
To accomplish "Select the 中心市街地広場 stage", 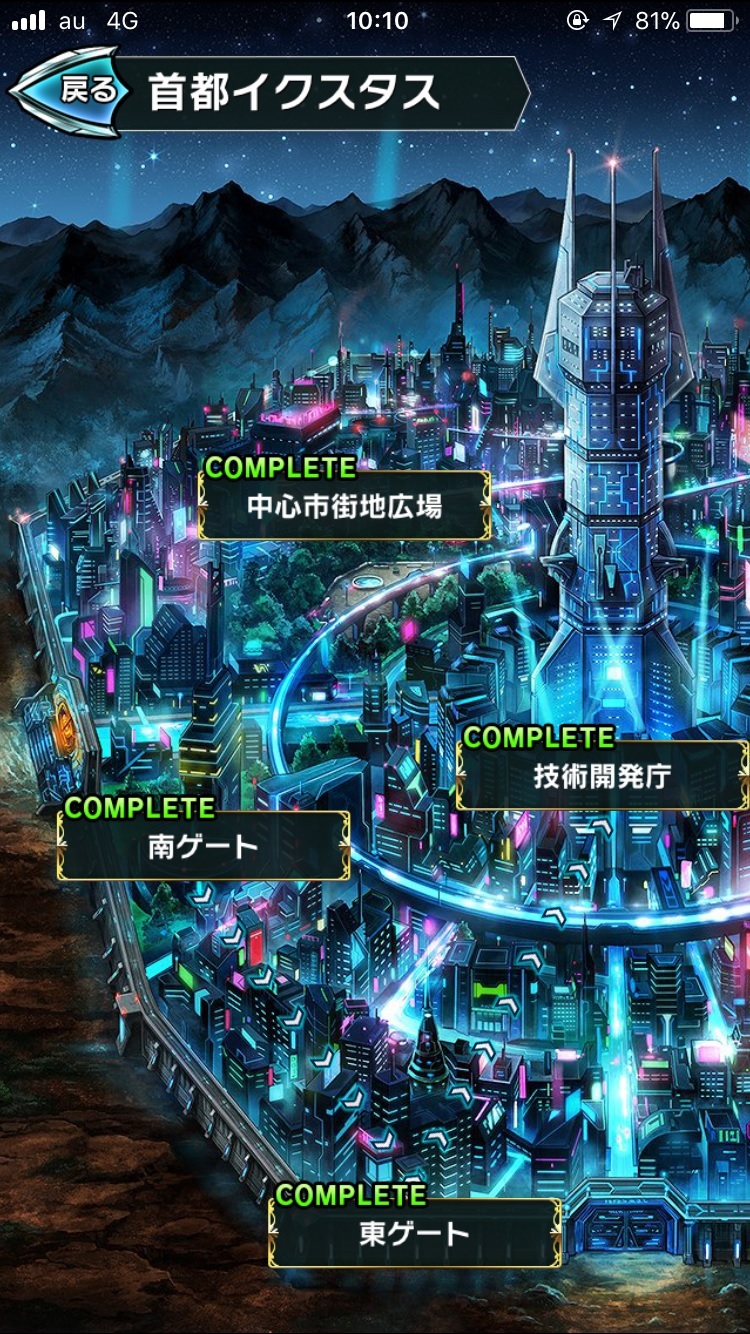I will pyautogui.click(x=344, y=506).
